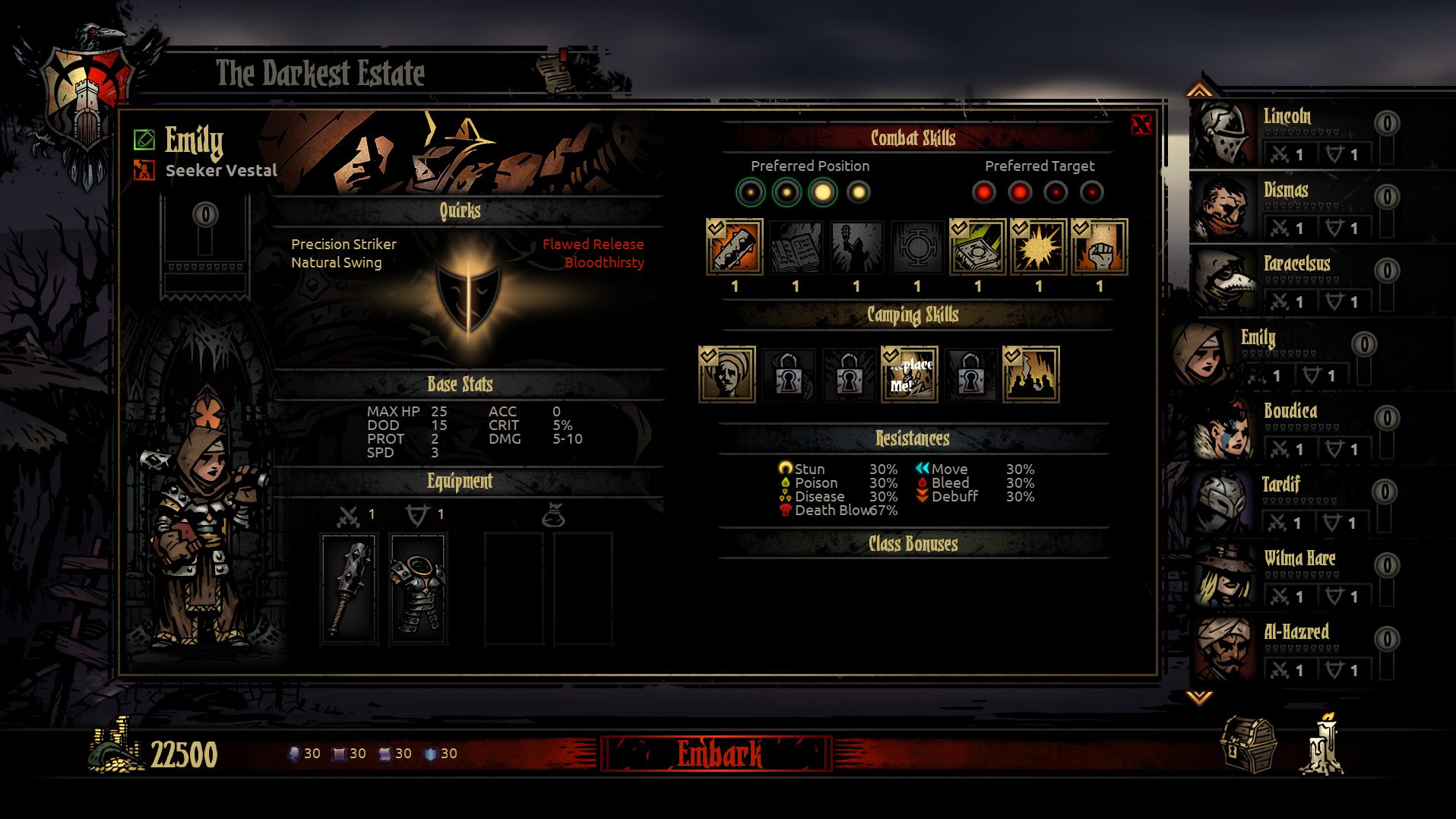
Task: Select the plate armor equipment slot
Action: pyautogui.click(x=417, y=588)
